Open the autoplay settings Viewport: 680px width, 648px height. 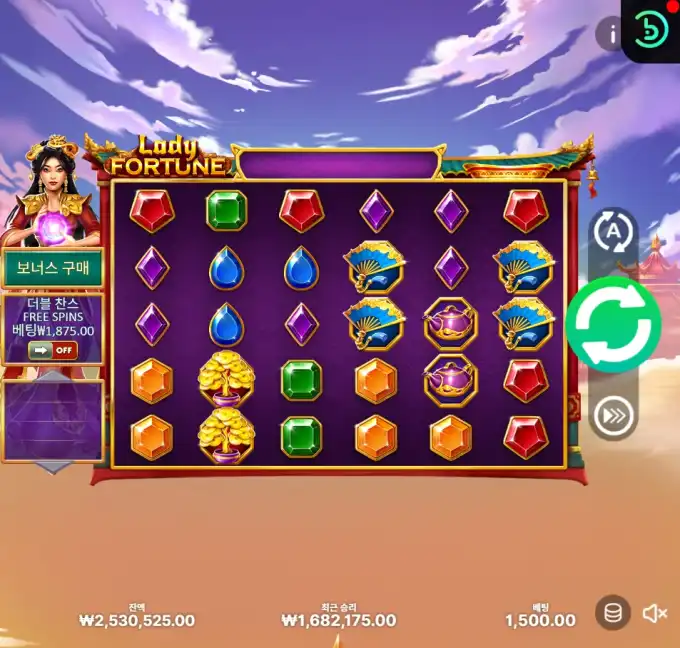613,232
